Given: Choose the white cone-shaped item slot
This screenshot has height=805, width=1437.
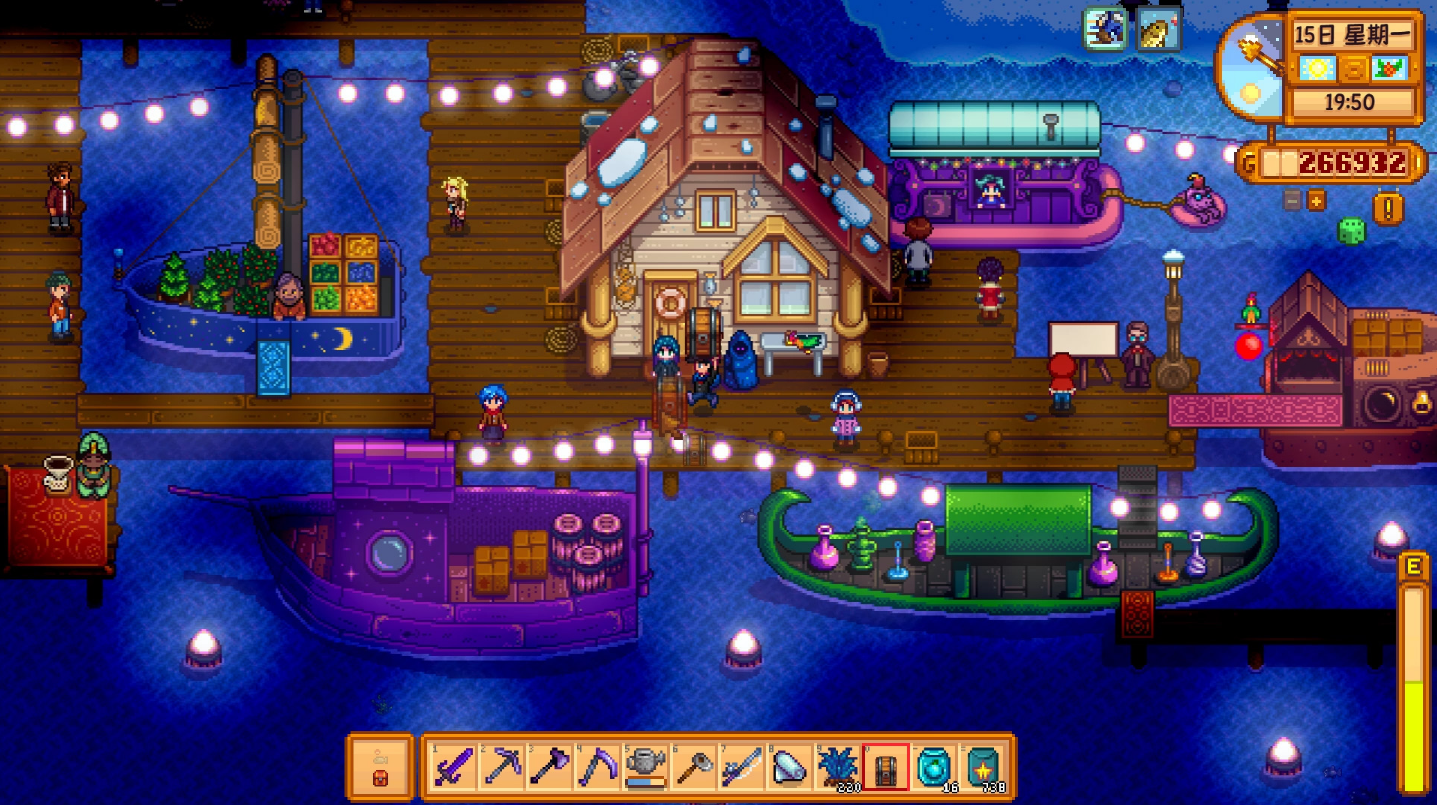Looking at the screenshot, I should 789,768.
